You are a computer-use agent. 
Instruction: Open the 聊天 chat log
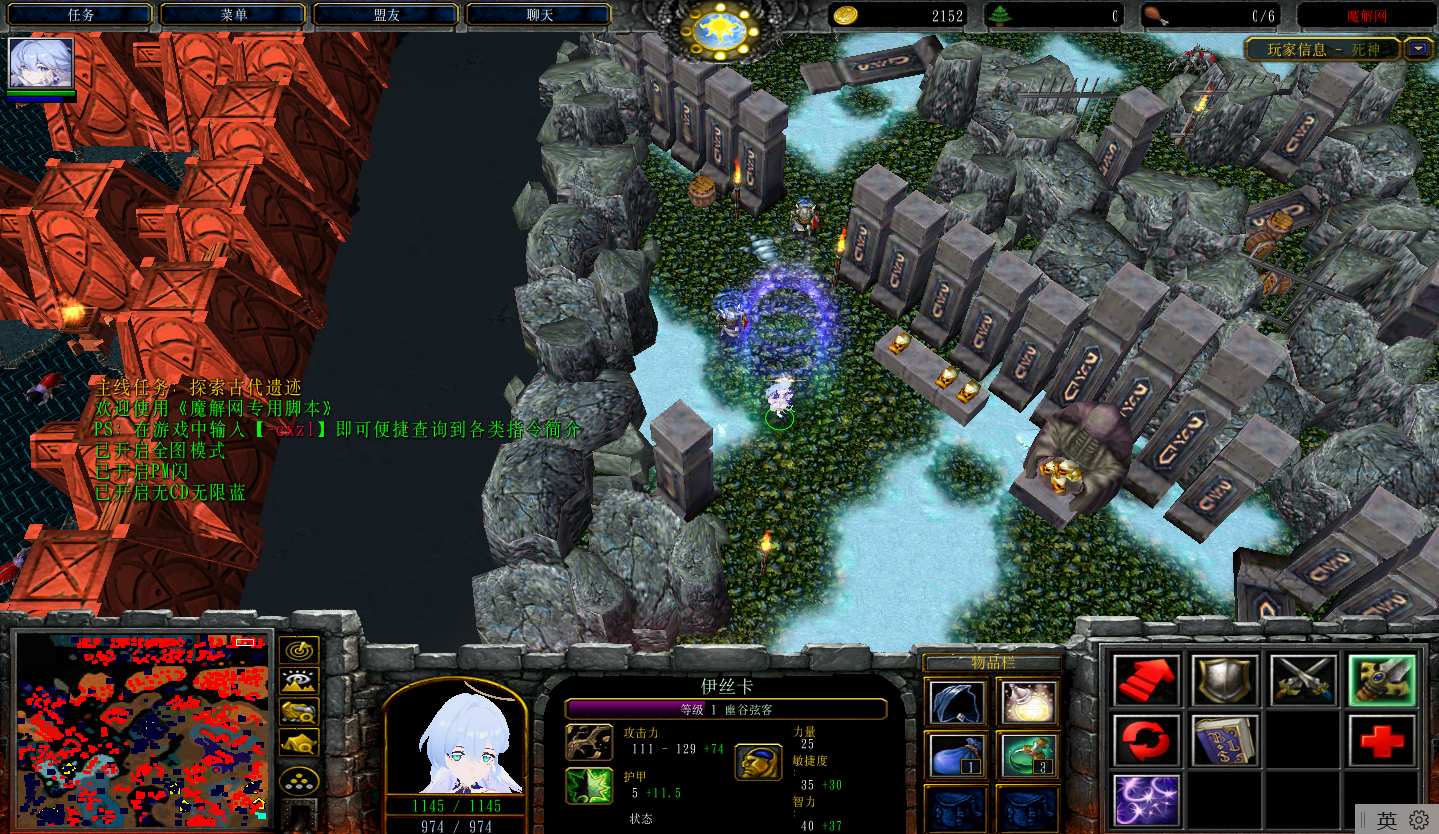(539, 15)
